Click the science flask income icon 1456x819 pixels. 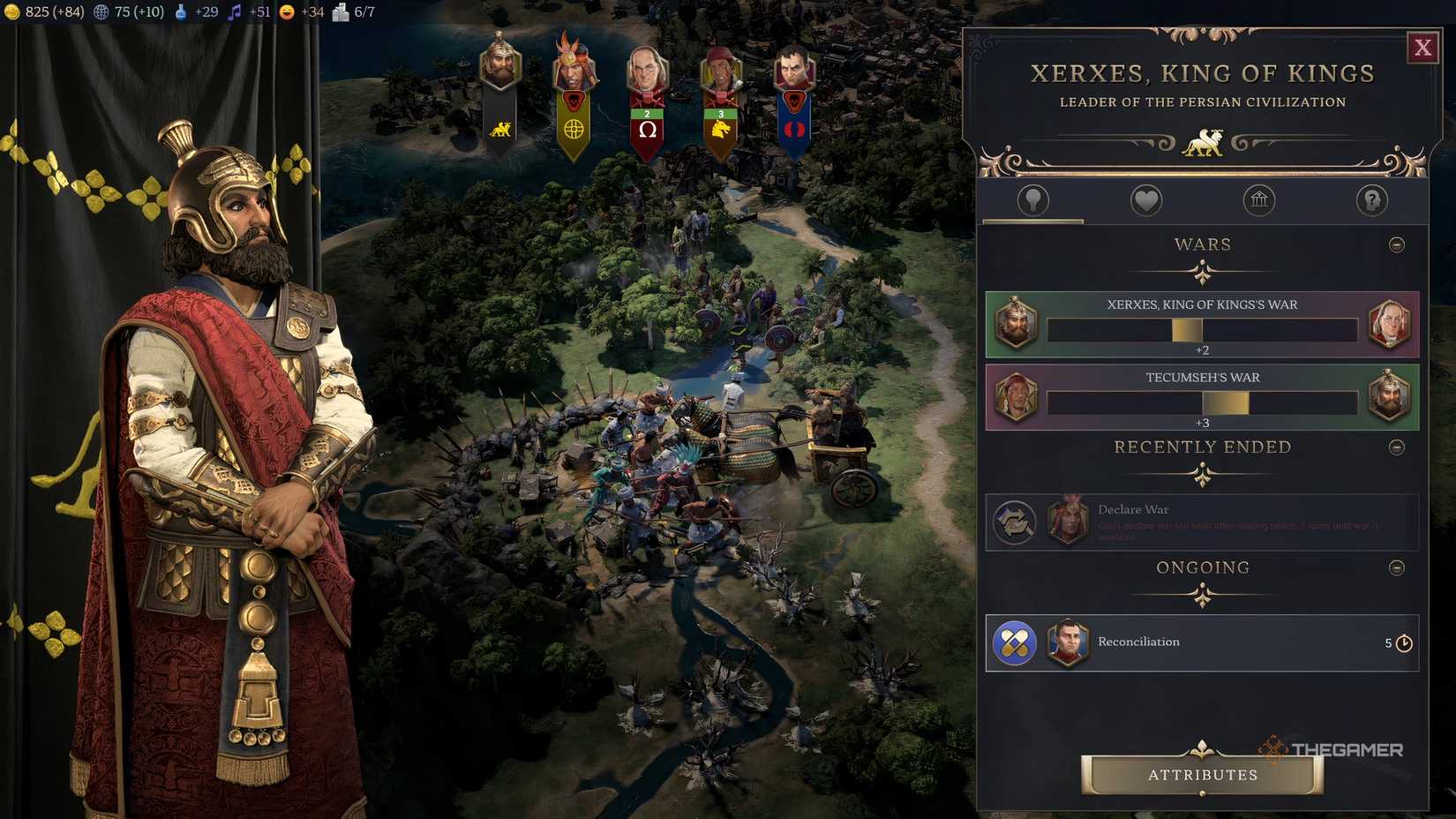pyautogui.click(x=182, y=12)
